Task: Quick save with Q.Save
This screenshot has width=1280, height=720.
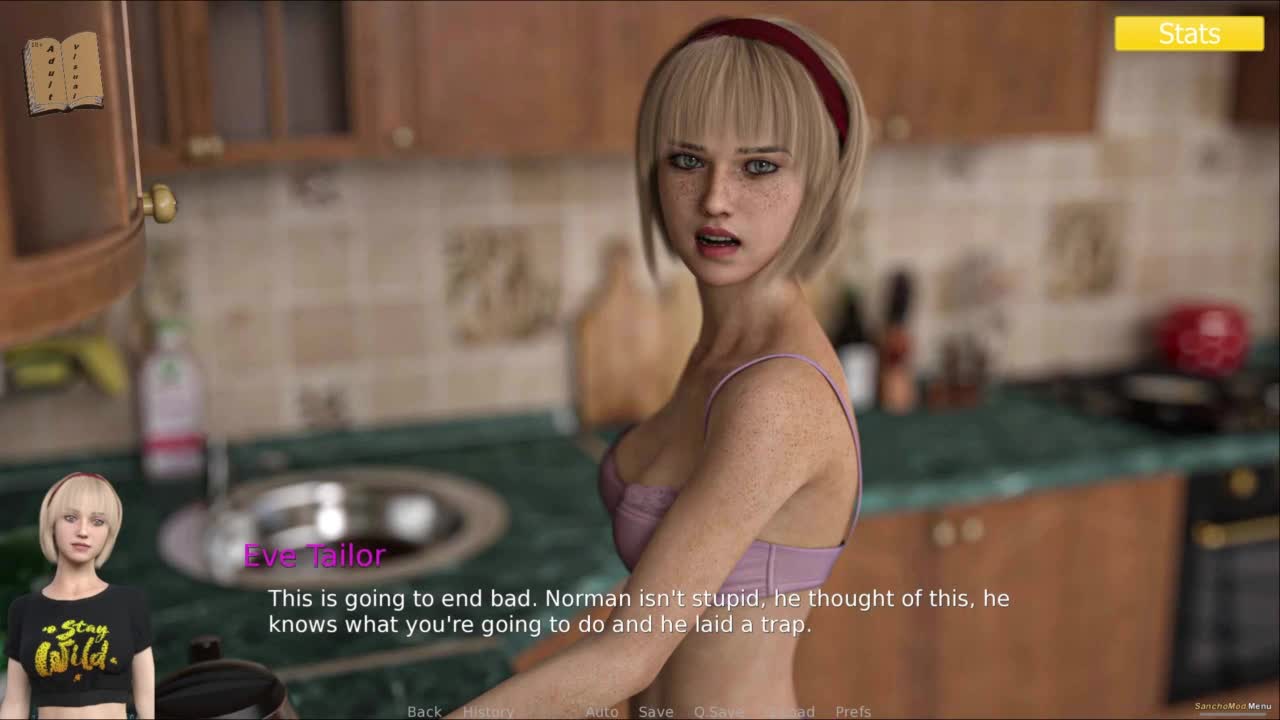Action: tap(718, 711)
